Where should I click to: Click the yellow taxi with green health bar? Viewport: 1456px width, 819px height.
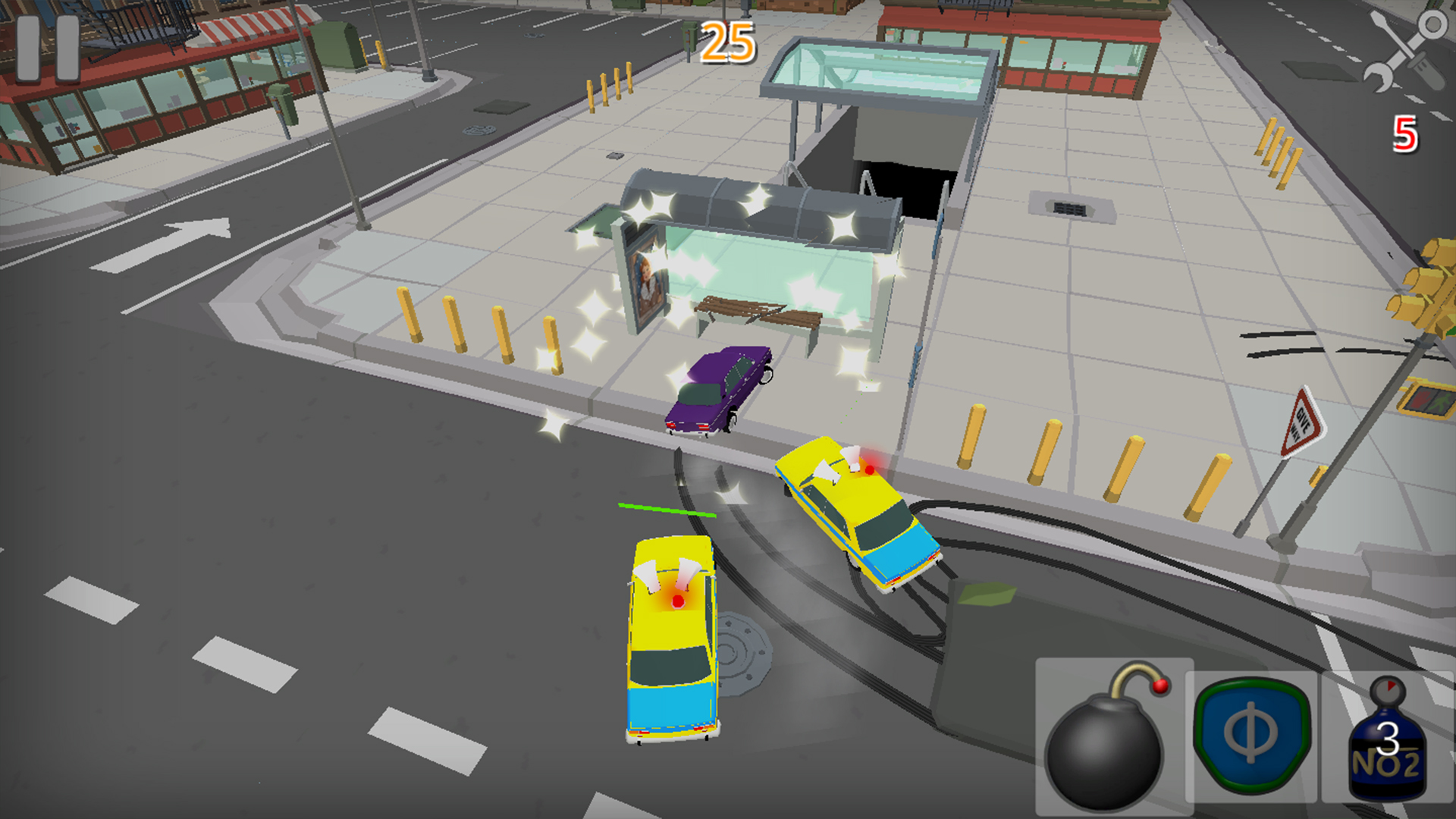tap(671, 637)
